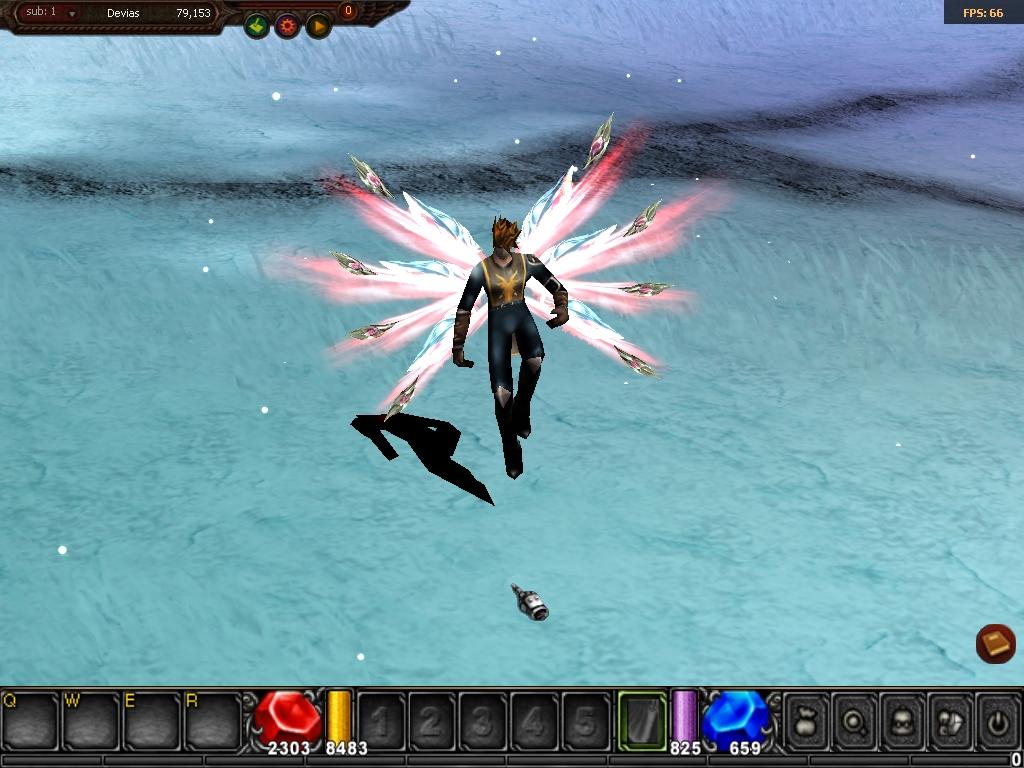The height and width of the screenshot is (768, 1024).
Task: Click hotbar slot number 5
Action: (585, 720)
